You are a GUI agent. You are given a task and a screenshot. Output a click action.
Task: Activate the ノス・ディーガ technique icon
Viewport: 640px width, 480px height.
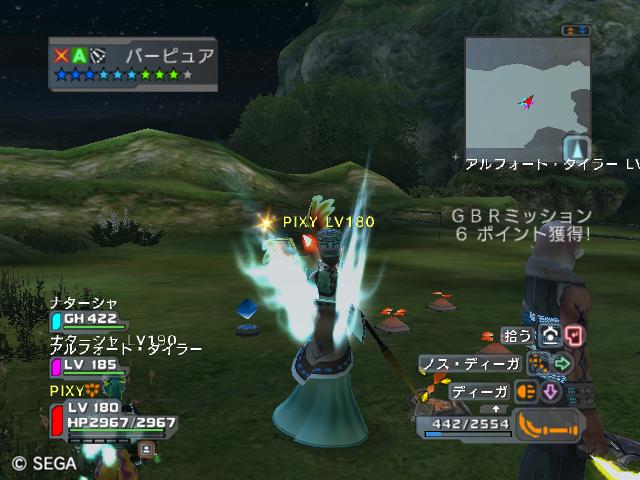pyautogui.click(x=539, y=363)
